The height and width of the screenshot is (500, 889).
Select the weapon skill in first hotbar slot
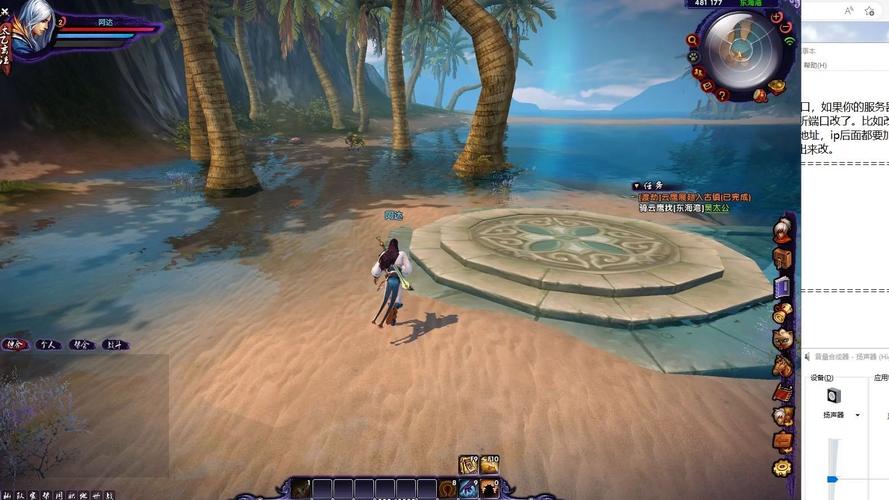301,488
